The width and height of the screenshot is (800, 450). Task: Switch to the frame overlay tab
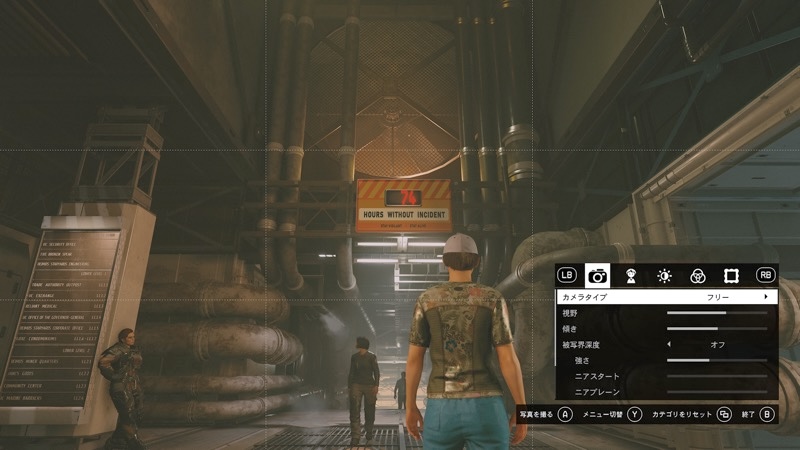coord(730,275)
